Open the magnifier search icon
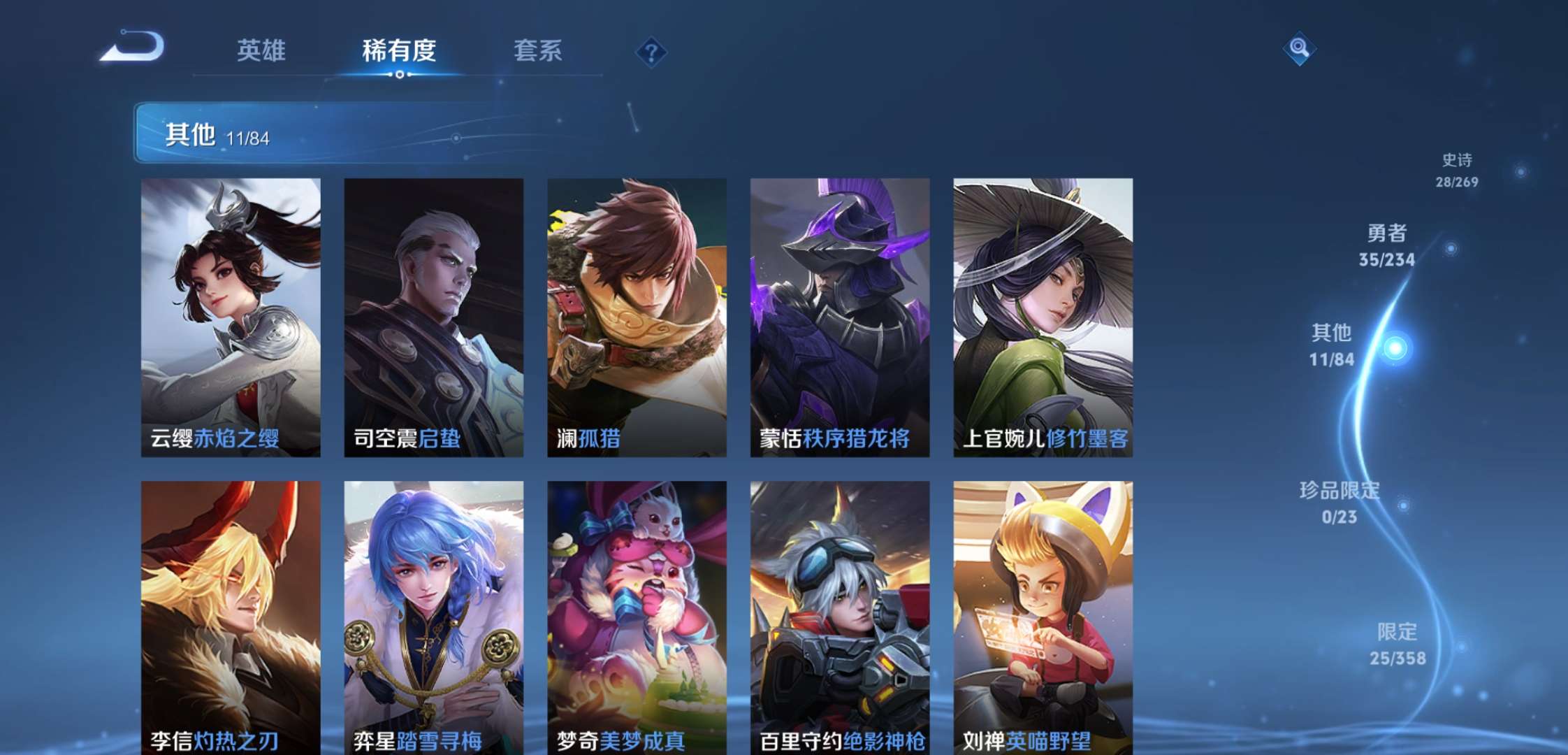The image size is (1568, 755). [1299, 48]
